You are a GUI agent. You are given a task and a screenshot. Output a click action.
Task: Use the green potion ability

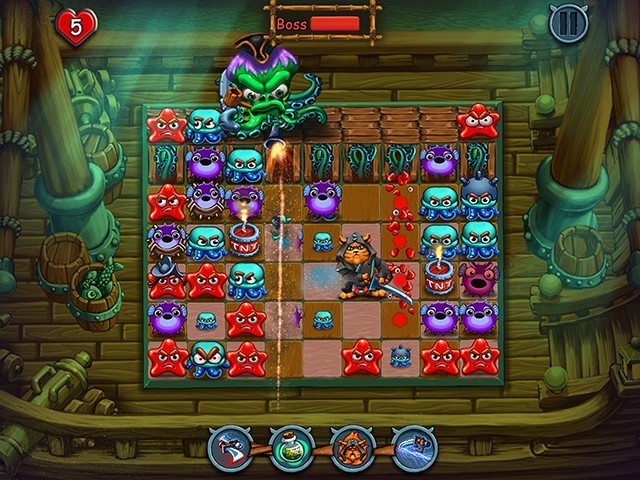click(291, 447)
